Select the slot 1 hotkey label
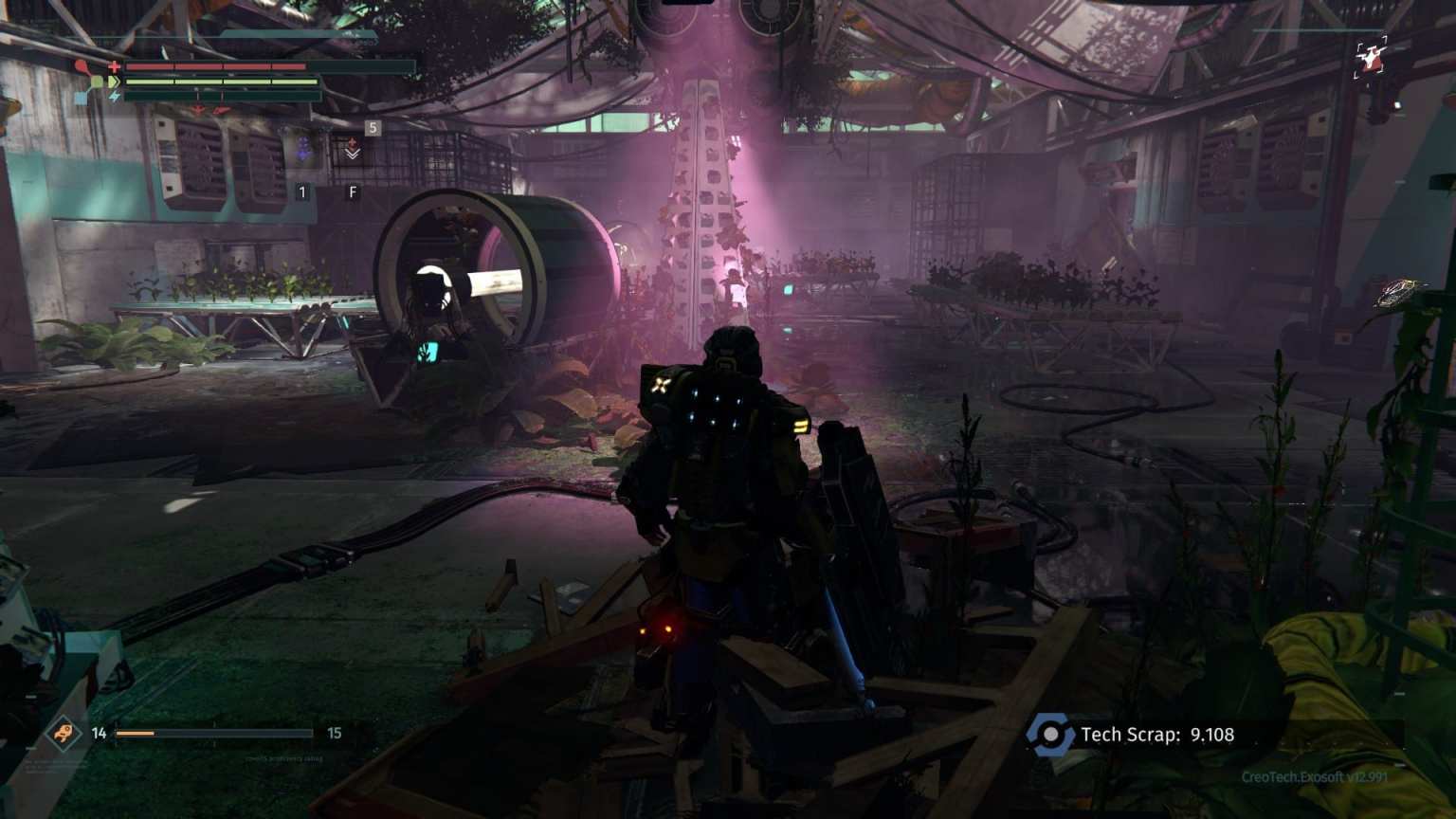 pos(303,191)
